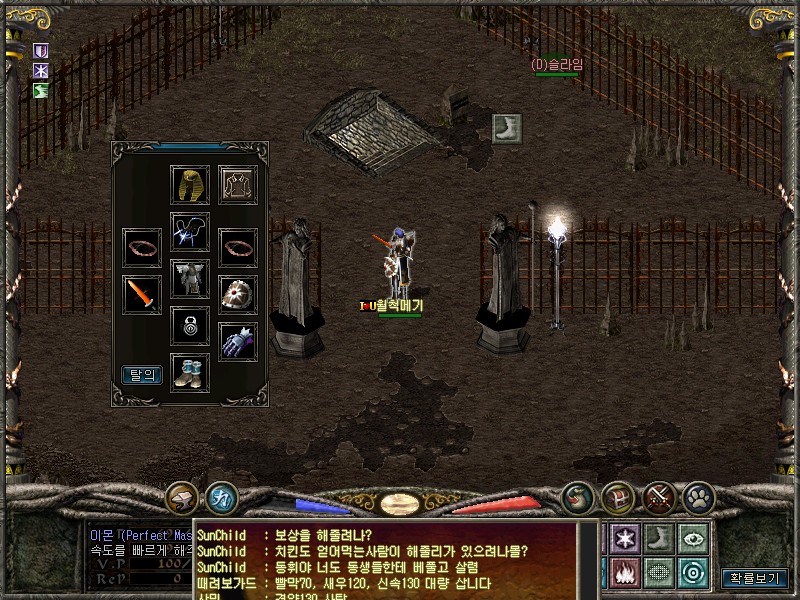Screen dimensions: 800x600
Task: Open the paw print pet icon
Action: [698, 497]
